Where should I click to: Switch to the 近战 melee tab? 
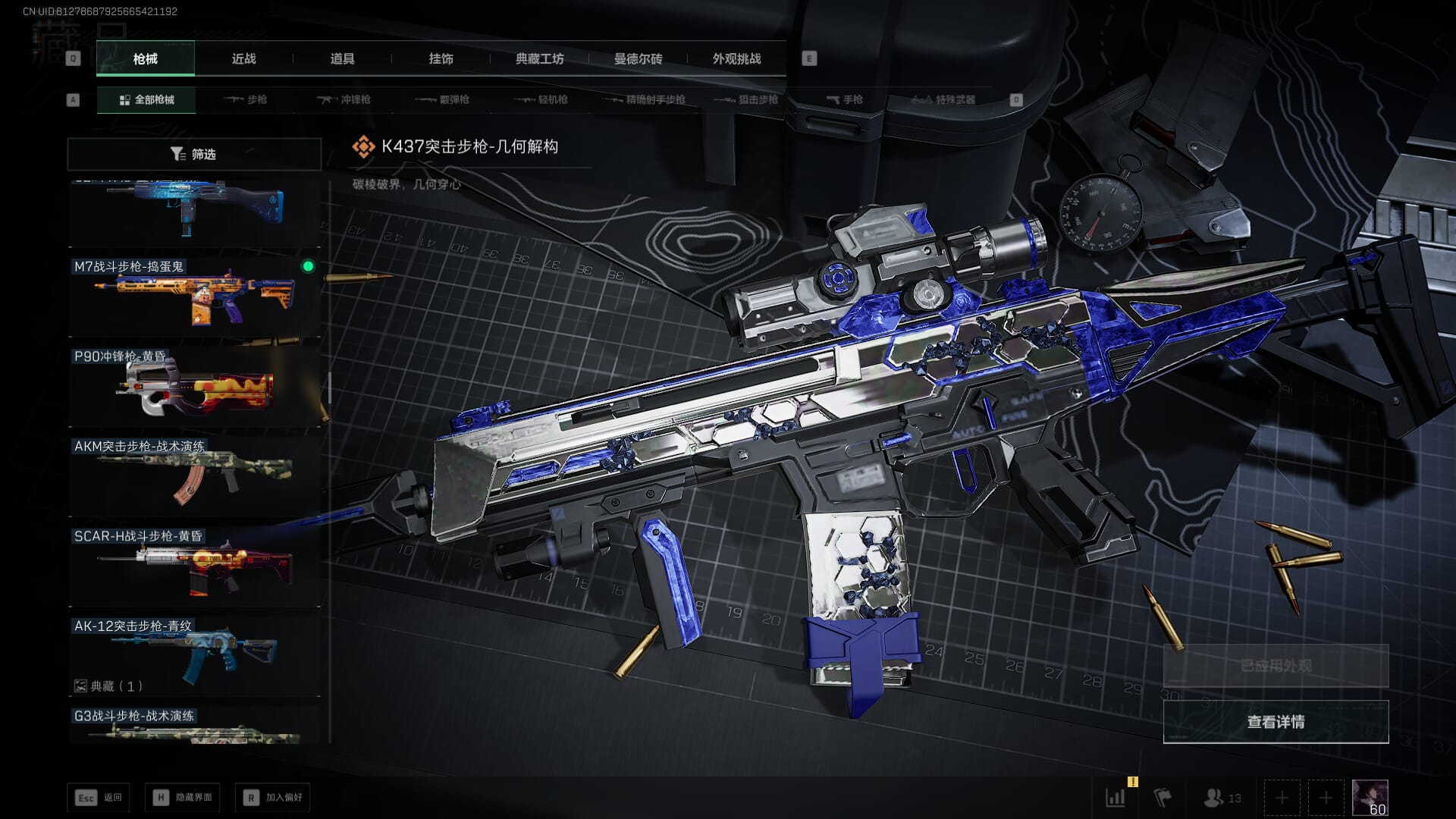pyautogui.click(x=243, y=59)
